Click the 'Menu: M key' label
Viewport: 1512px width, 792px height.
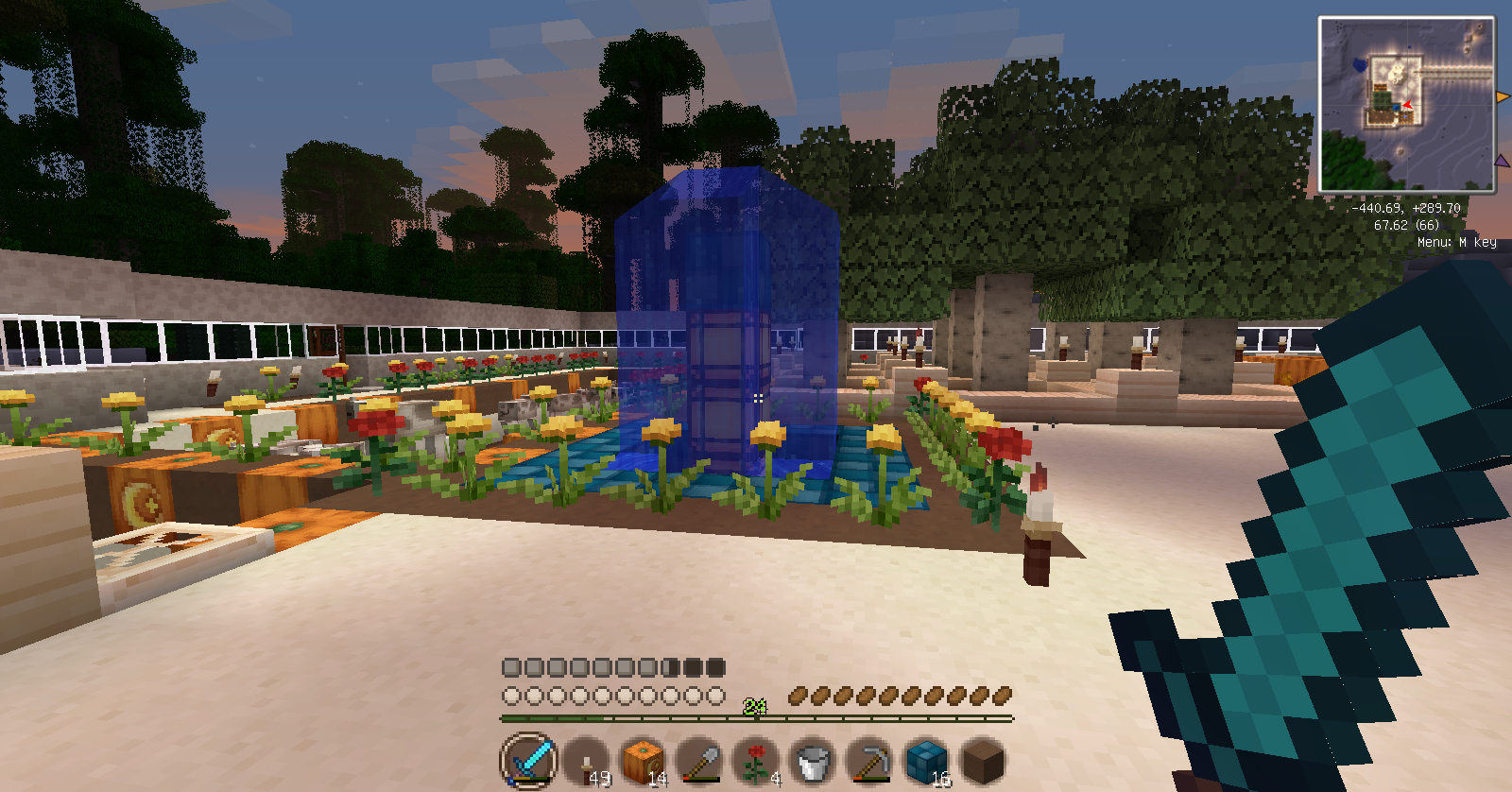click(x=1456, y=243)
